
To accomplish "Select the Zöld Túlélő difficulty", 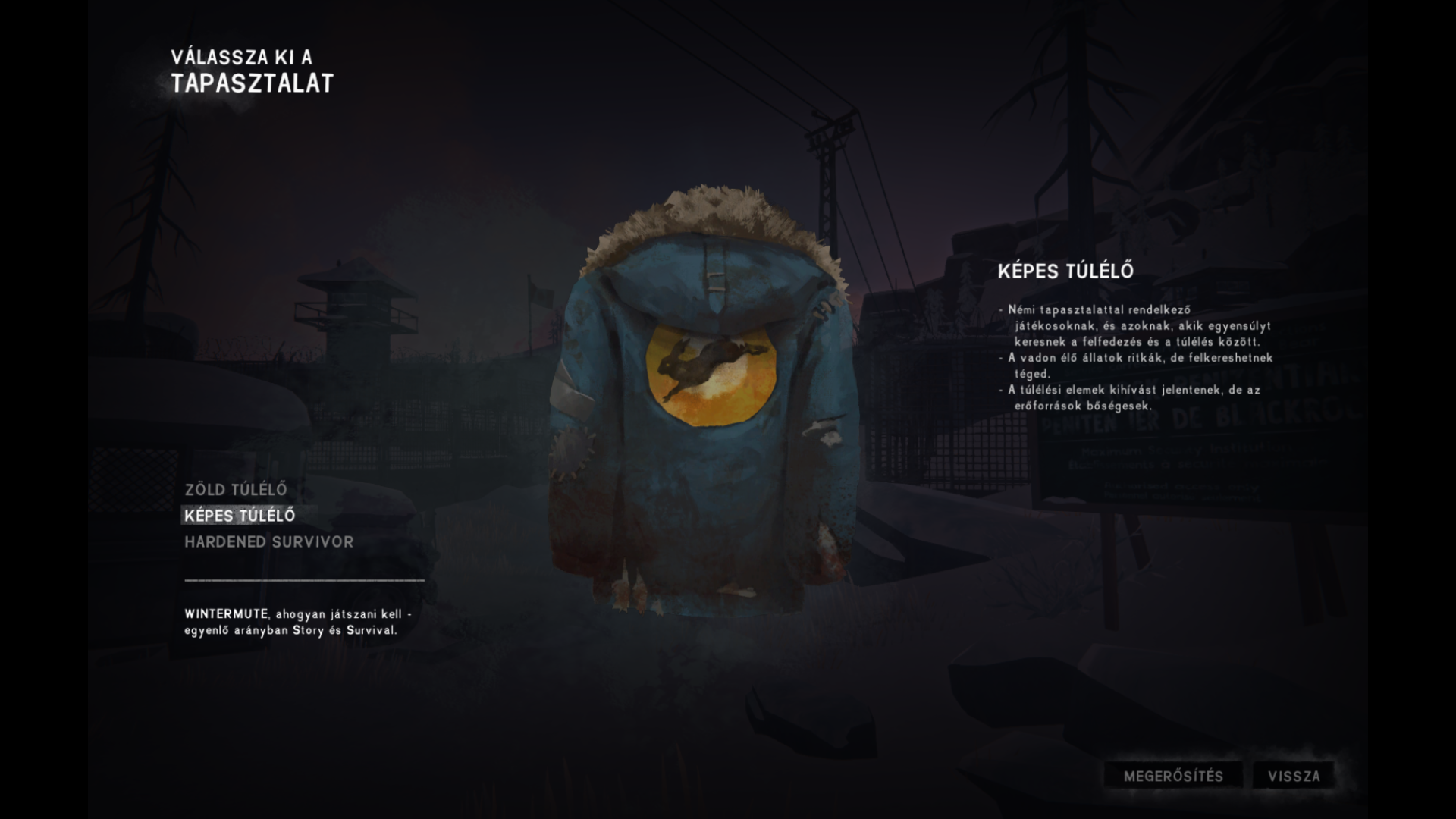I will tap(236, 490).
